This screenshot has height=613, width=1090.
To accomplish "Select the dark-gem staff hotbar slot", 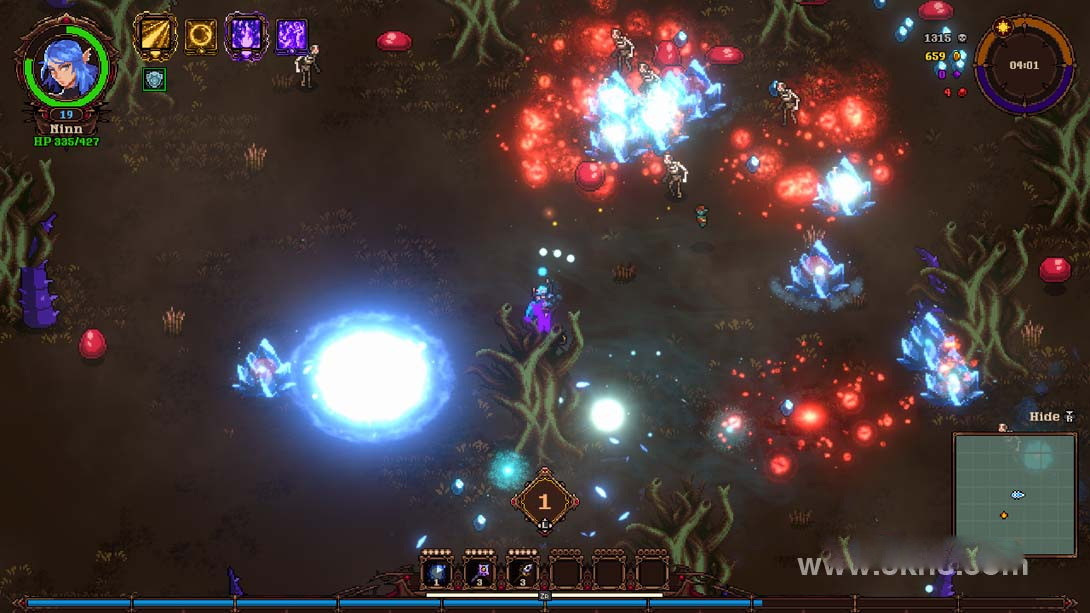I will [523, 572].
